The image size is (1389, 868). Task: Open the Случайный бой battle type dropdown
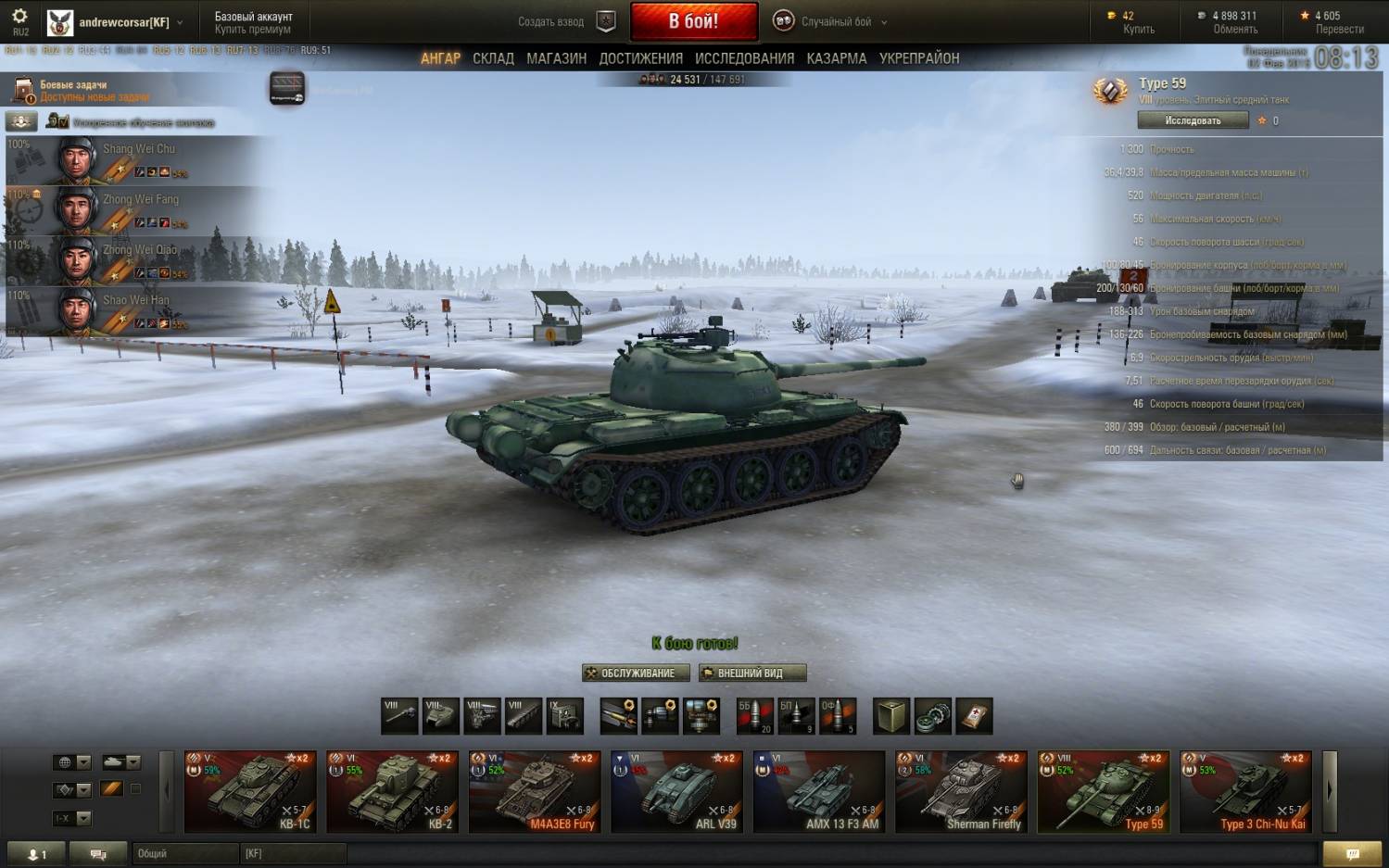[x=836, y=21]
